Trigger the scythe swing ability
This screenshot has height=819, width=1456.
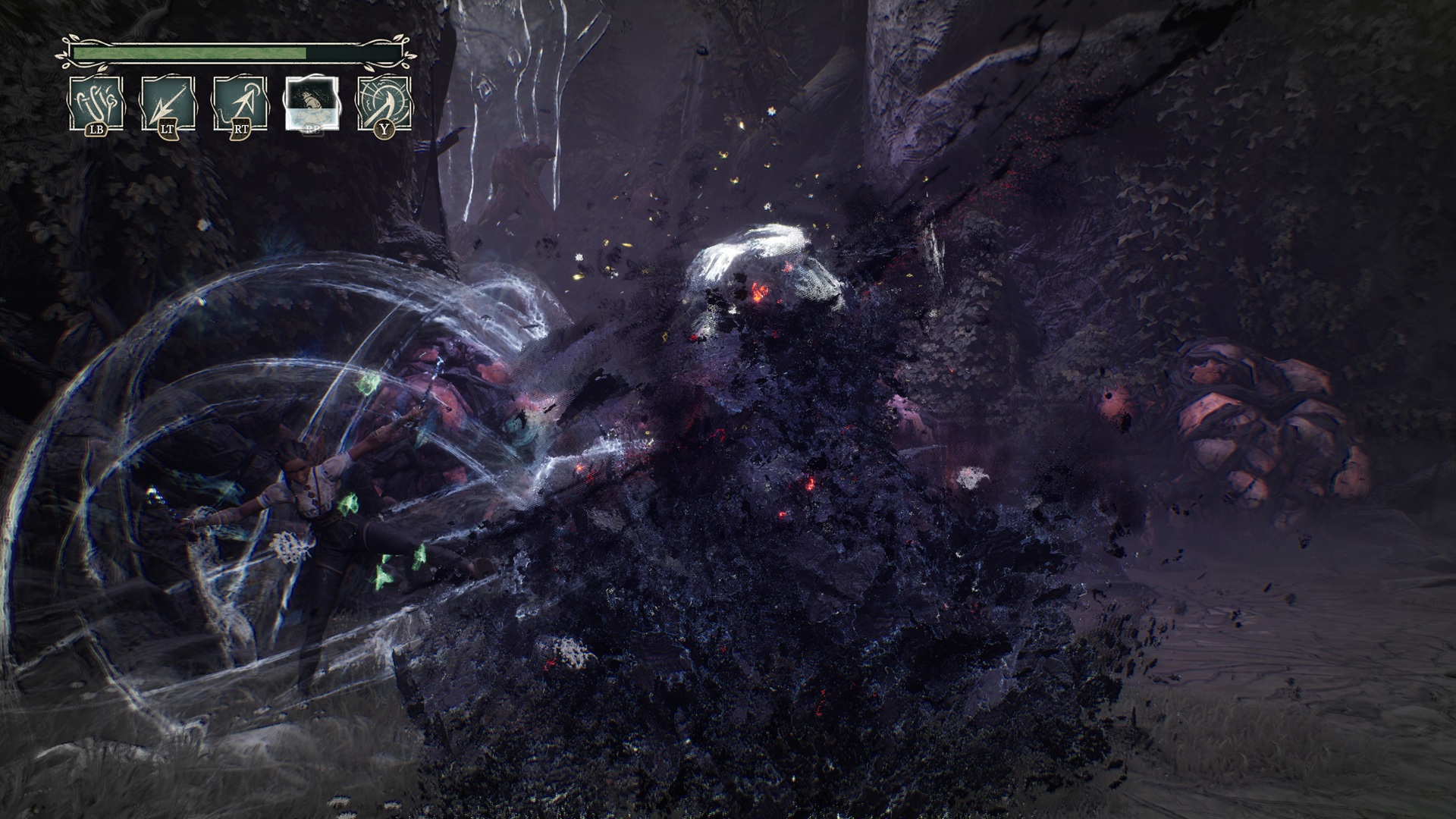pyautogui.click(x=384, y=102)
